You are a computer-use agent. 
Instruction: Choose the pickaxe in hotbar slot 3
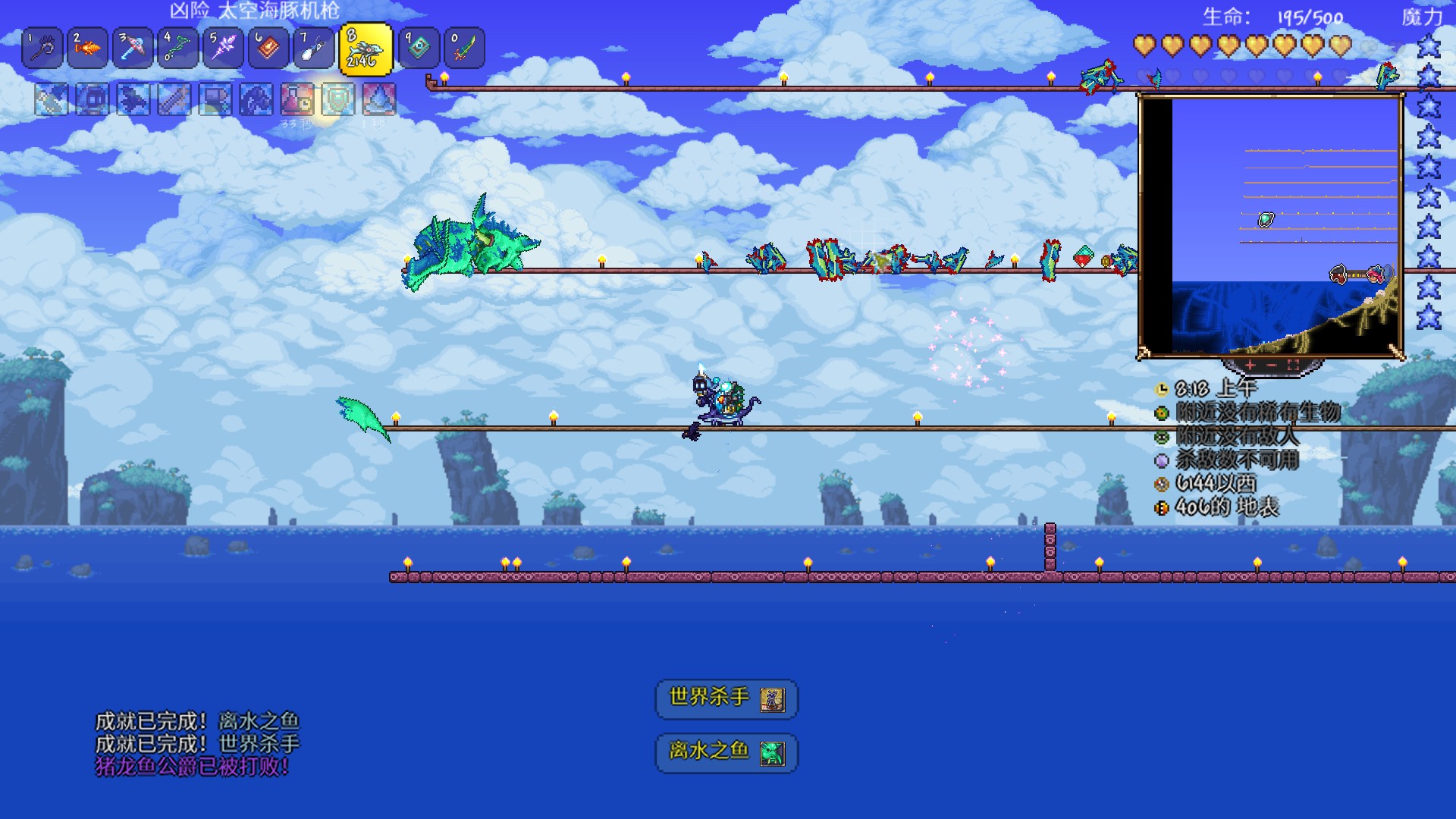click(x=133, y=49)
